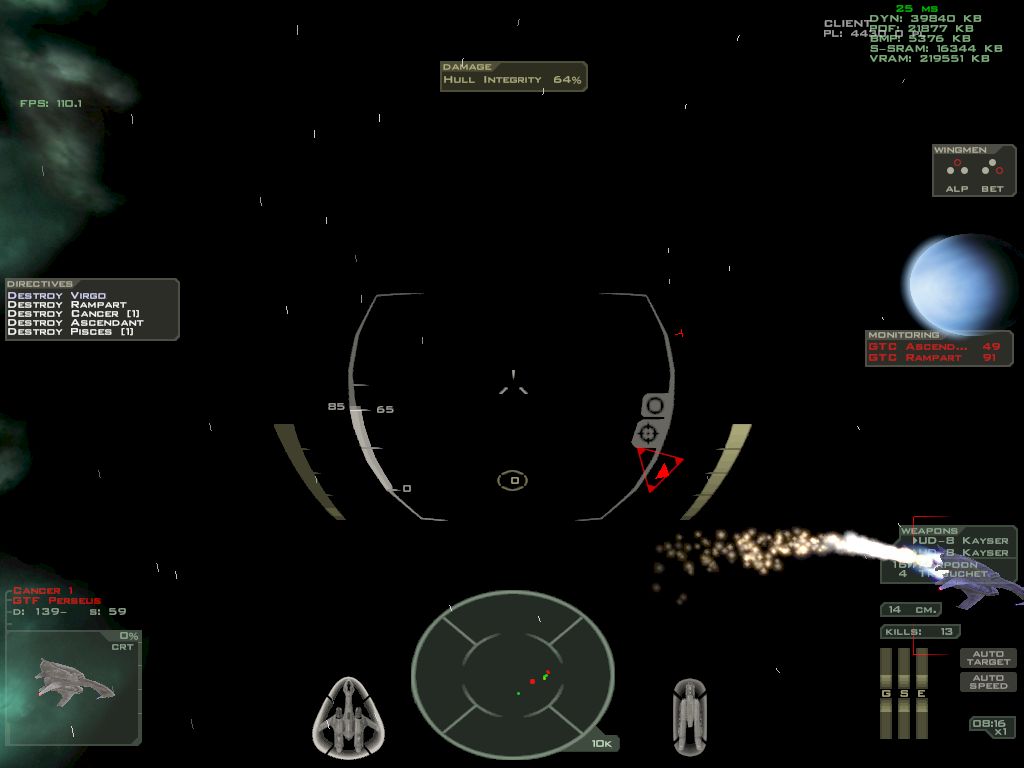Open the Wingmen status panel
The width and height of the screenshot is (1024, 768).
point(974,171)
